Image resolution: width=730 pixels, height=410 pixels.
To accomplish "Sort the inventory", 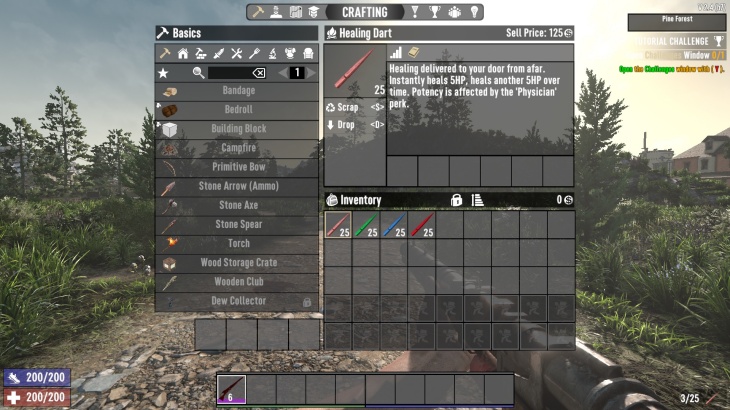I will (478, 200).
